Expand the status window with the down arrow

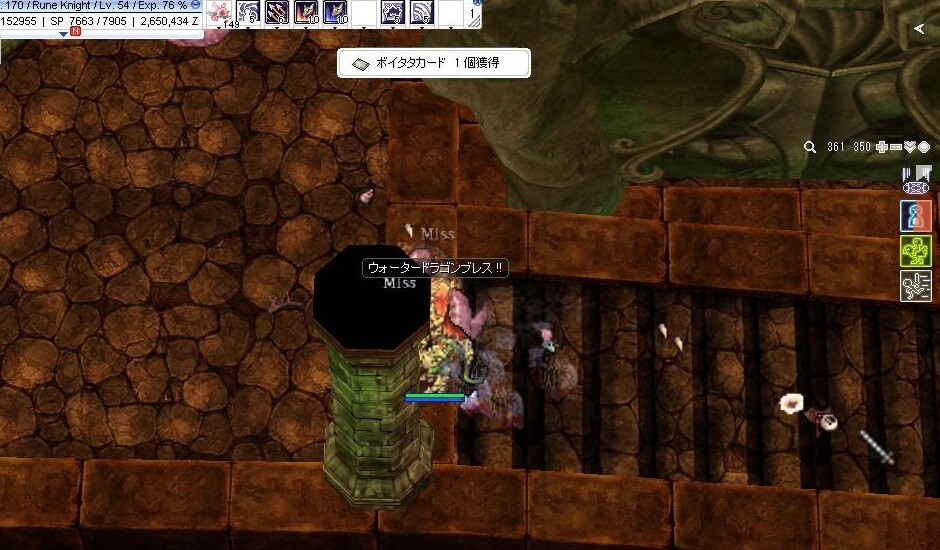click(x=64, y=33)
